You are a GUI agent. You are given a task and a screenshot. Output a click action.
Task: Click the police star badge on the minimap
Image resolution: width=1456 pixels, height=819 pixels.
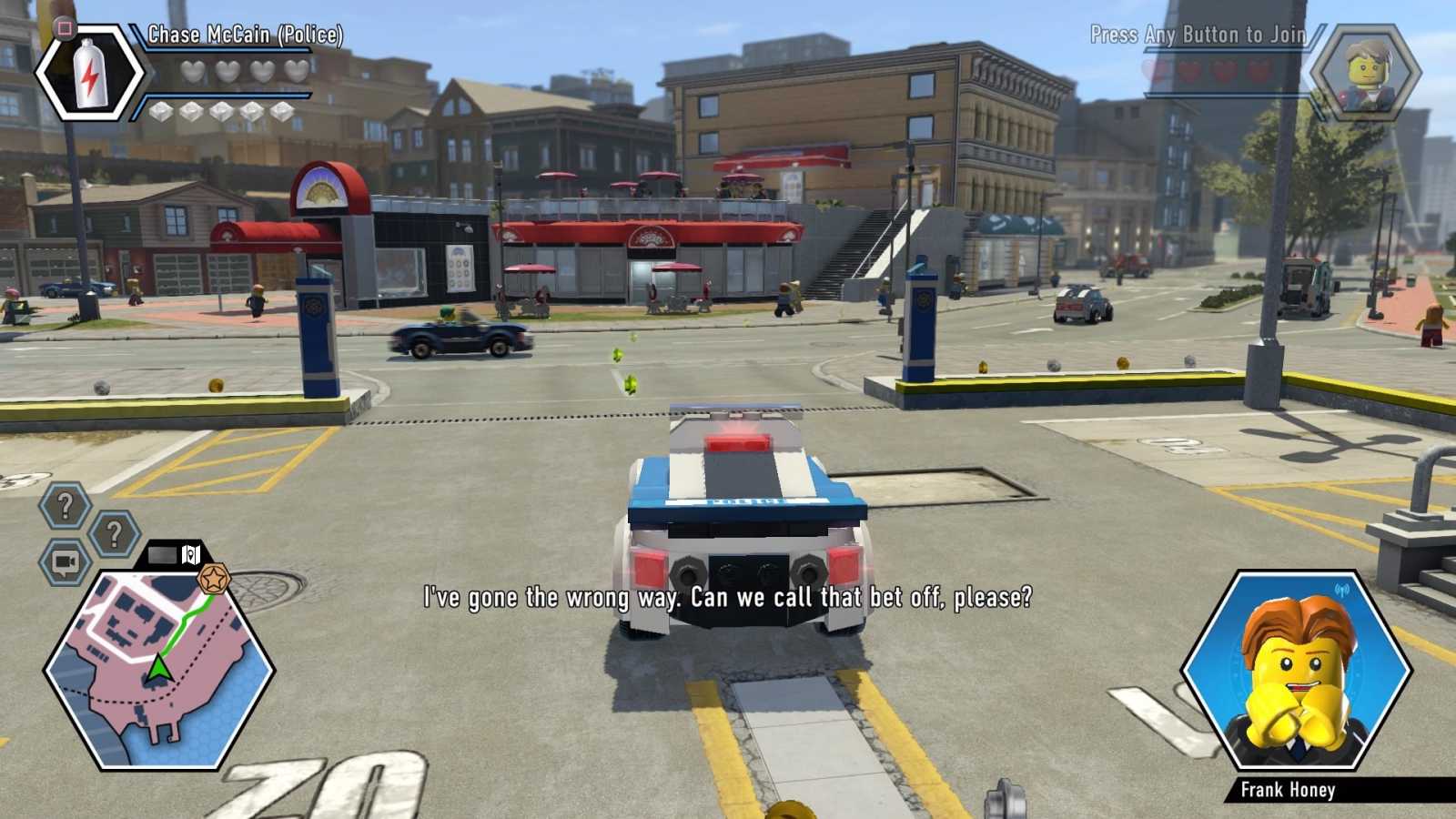point(214,576)
